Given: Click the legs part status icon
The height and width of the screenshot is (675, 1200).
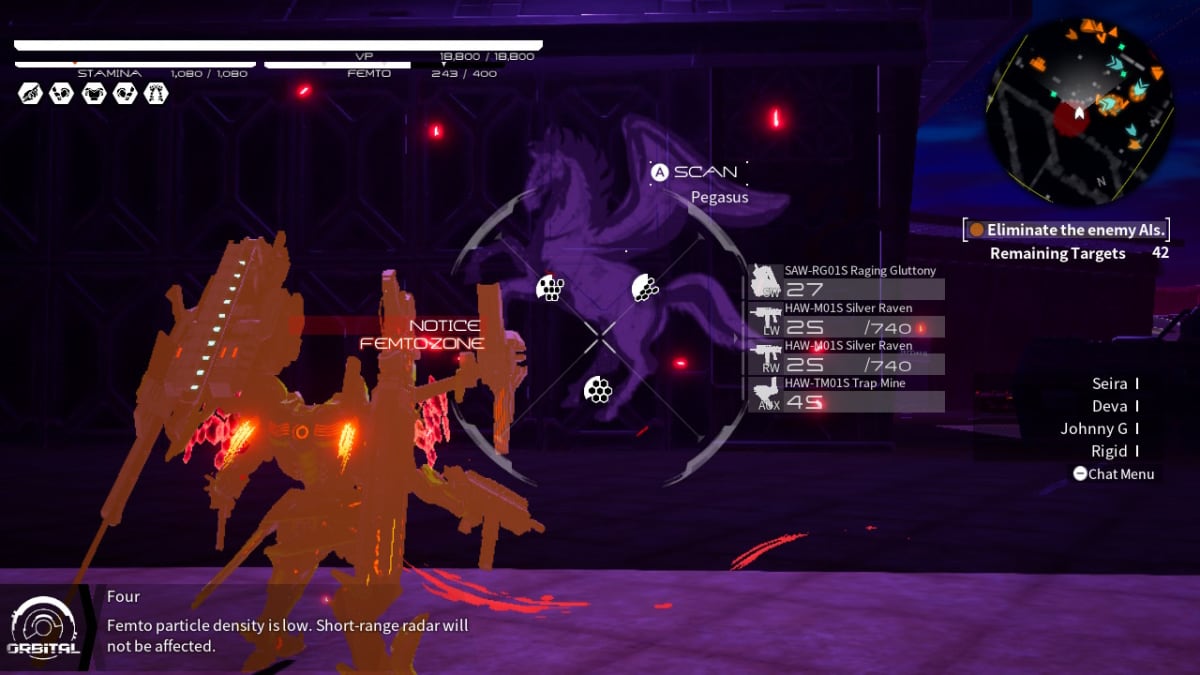Looking at the screenshot, I should coord(156,93).
